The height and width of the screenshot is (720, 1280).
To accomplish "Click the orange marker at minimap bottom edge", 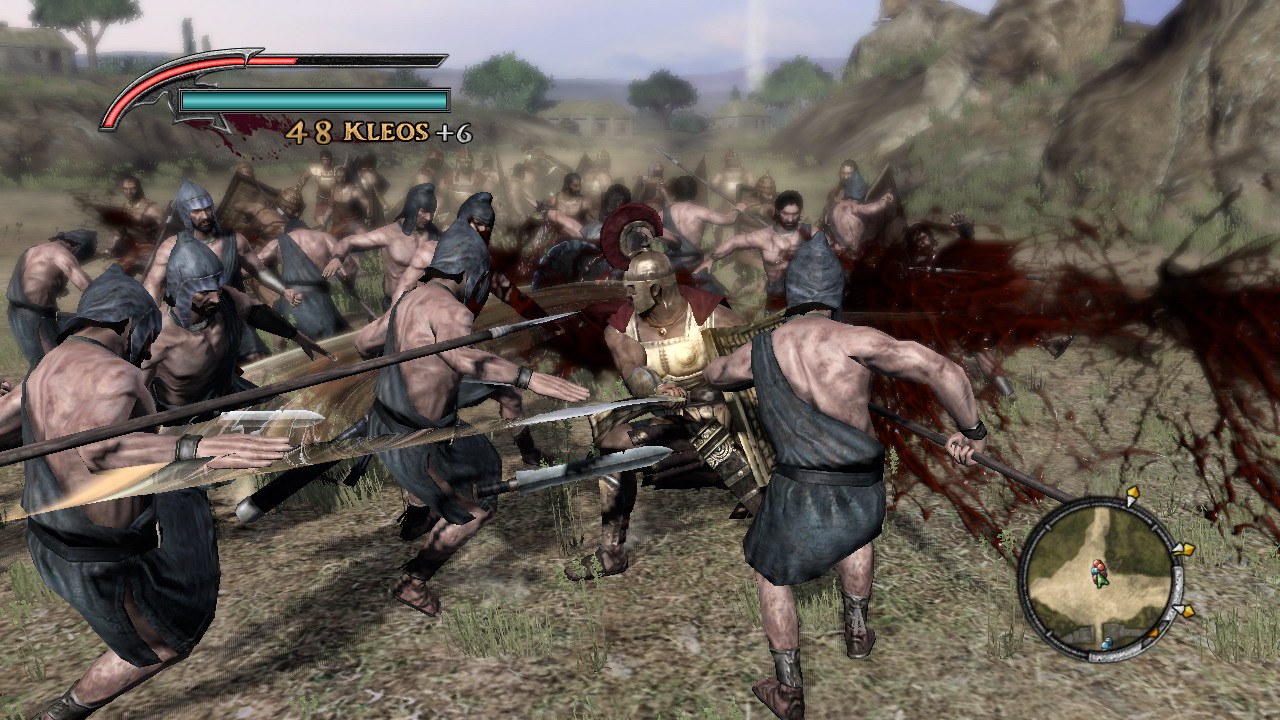I will pyautogui.click(x=1155, y=630).
